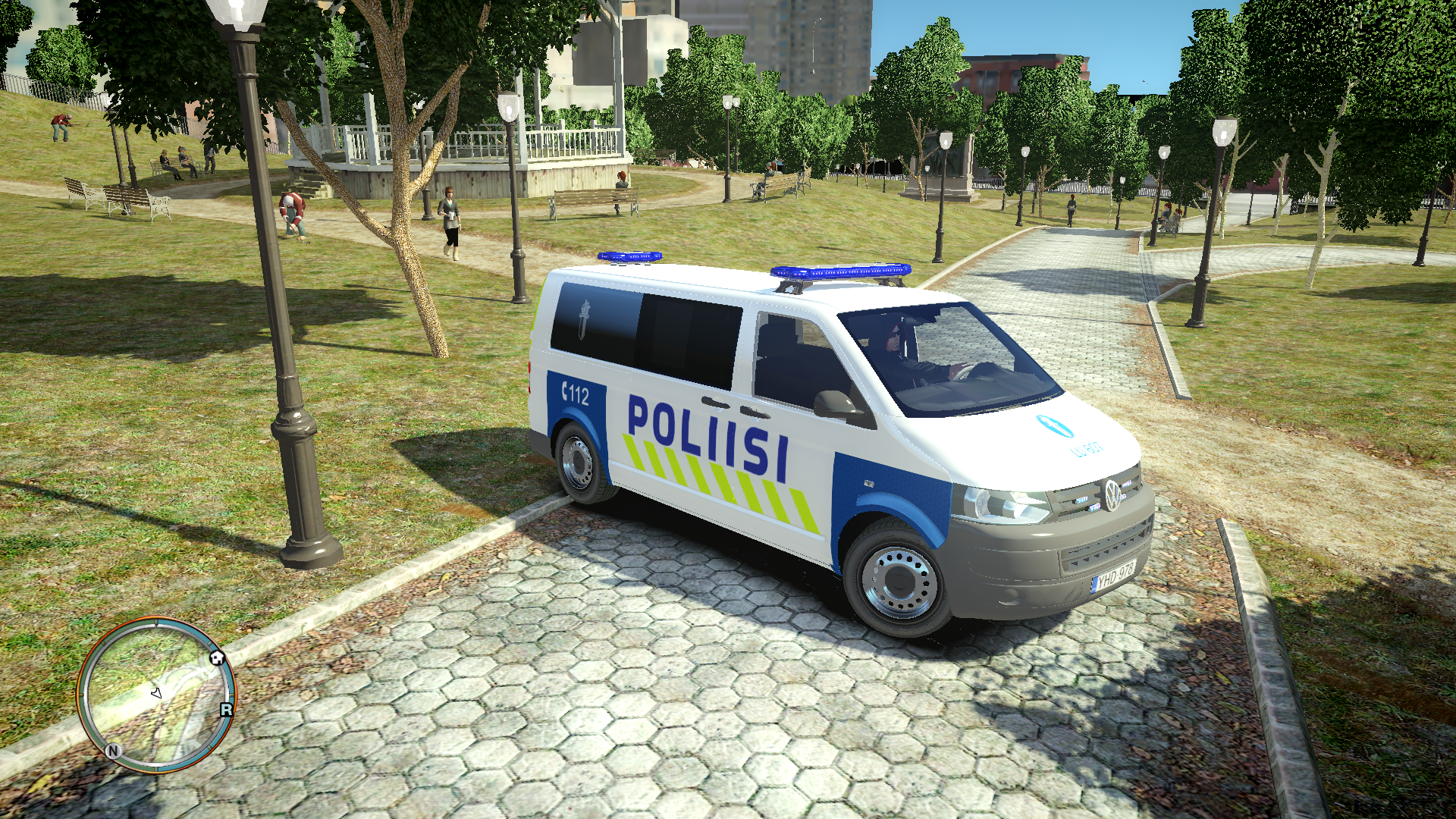Select the safehouse marker on the radar
The height and width of the screenshot is (819, 1456).
click(x=217, y=657)
